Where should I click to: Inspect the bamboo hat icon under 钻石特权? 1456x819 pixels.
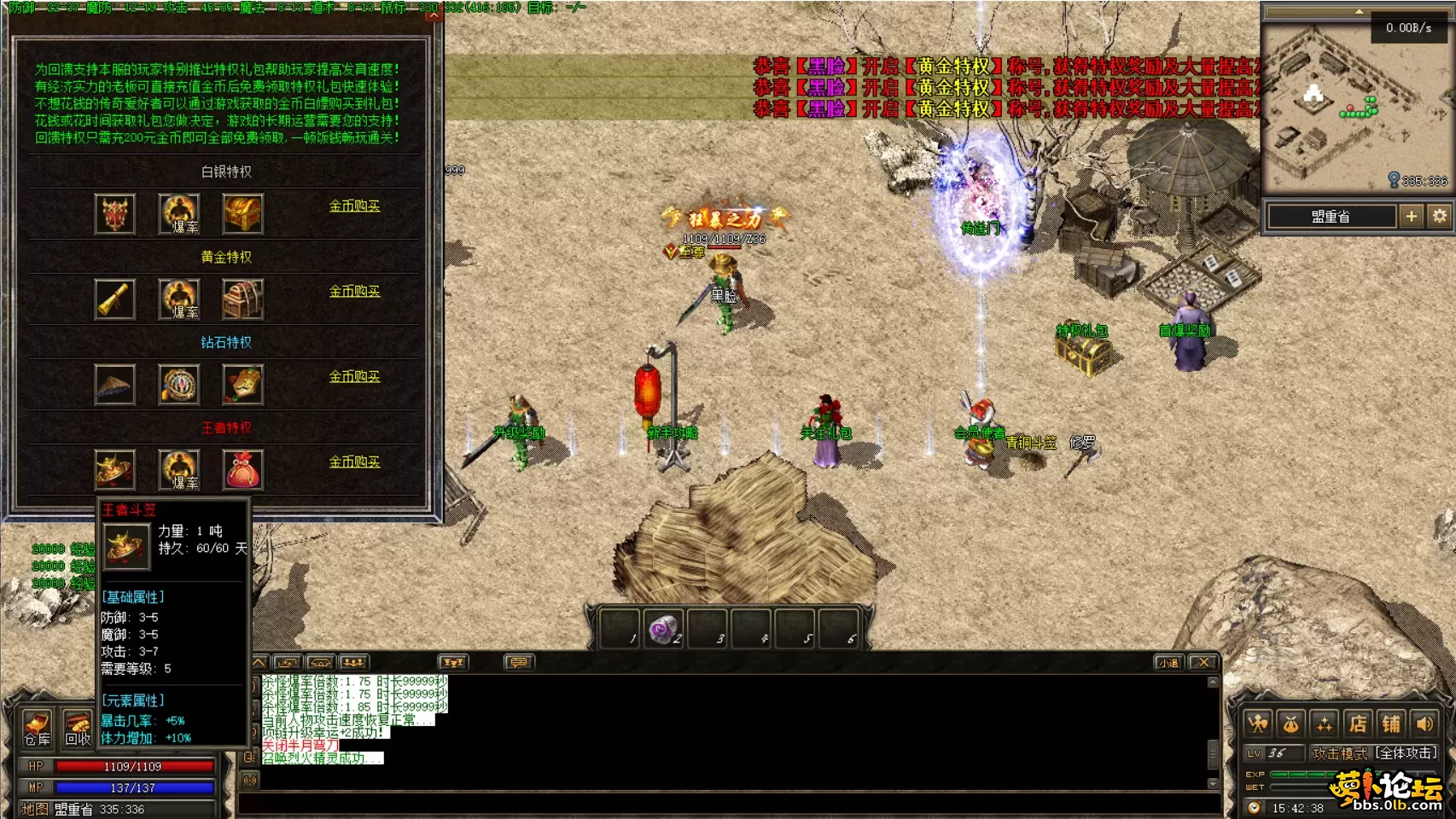pyautogui.click(x=115, y=385)
